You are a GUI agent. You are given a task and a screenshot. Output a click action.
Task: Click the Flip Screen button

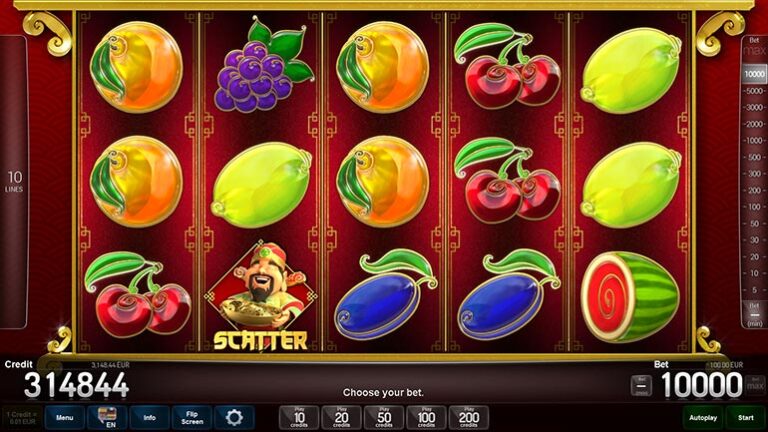click(191, 418)
